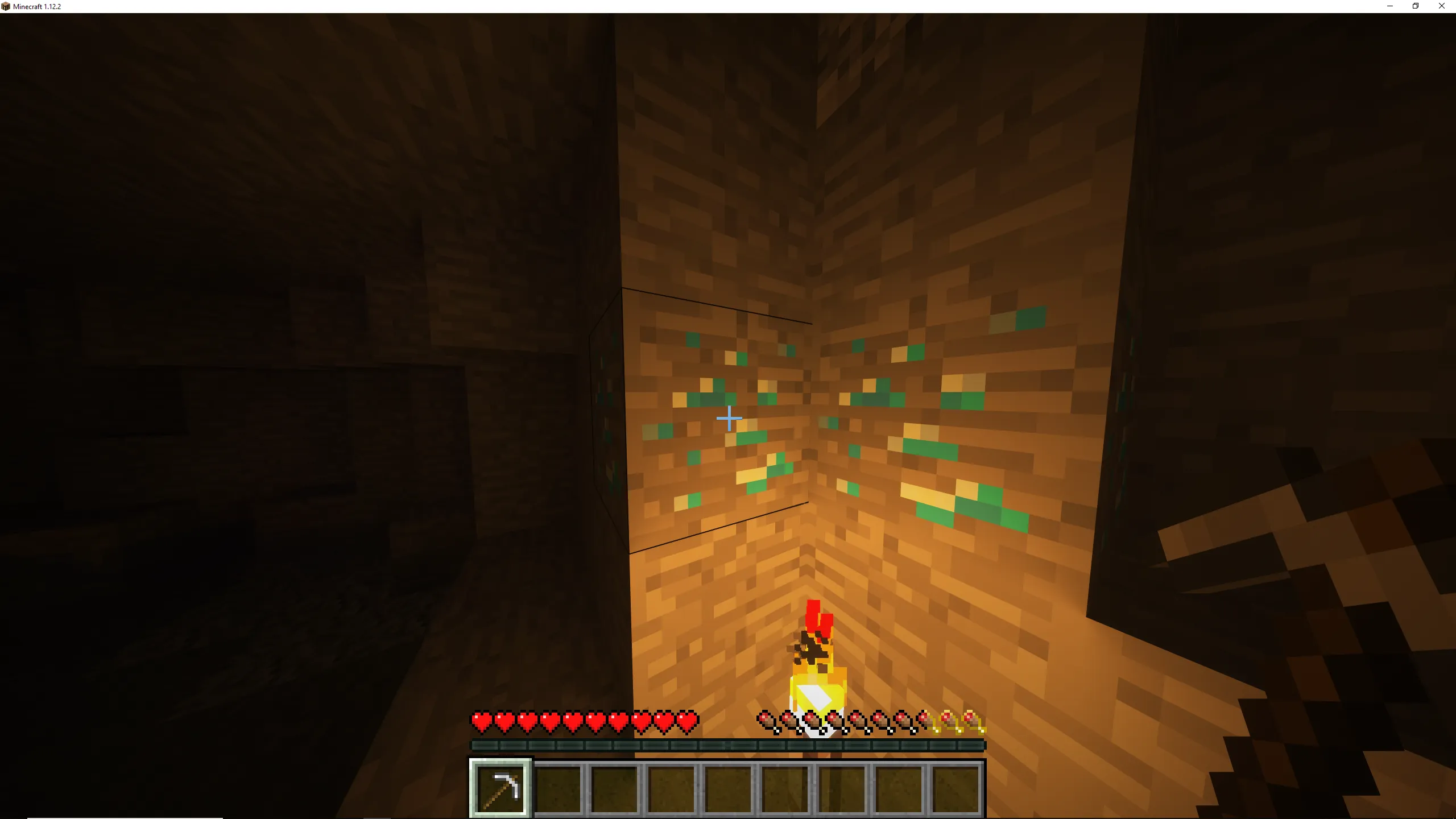Minimize the Minecraft window
1456x819 pixels.
point(1389,6)
